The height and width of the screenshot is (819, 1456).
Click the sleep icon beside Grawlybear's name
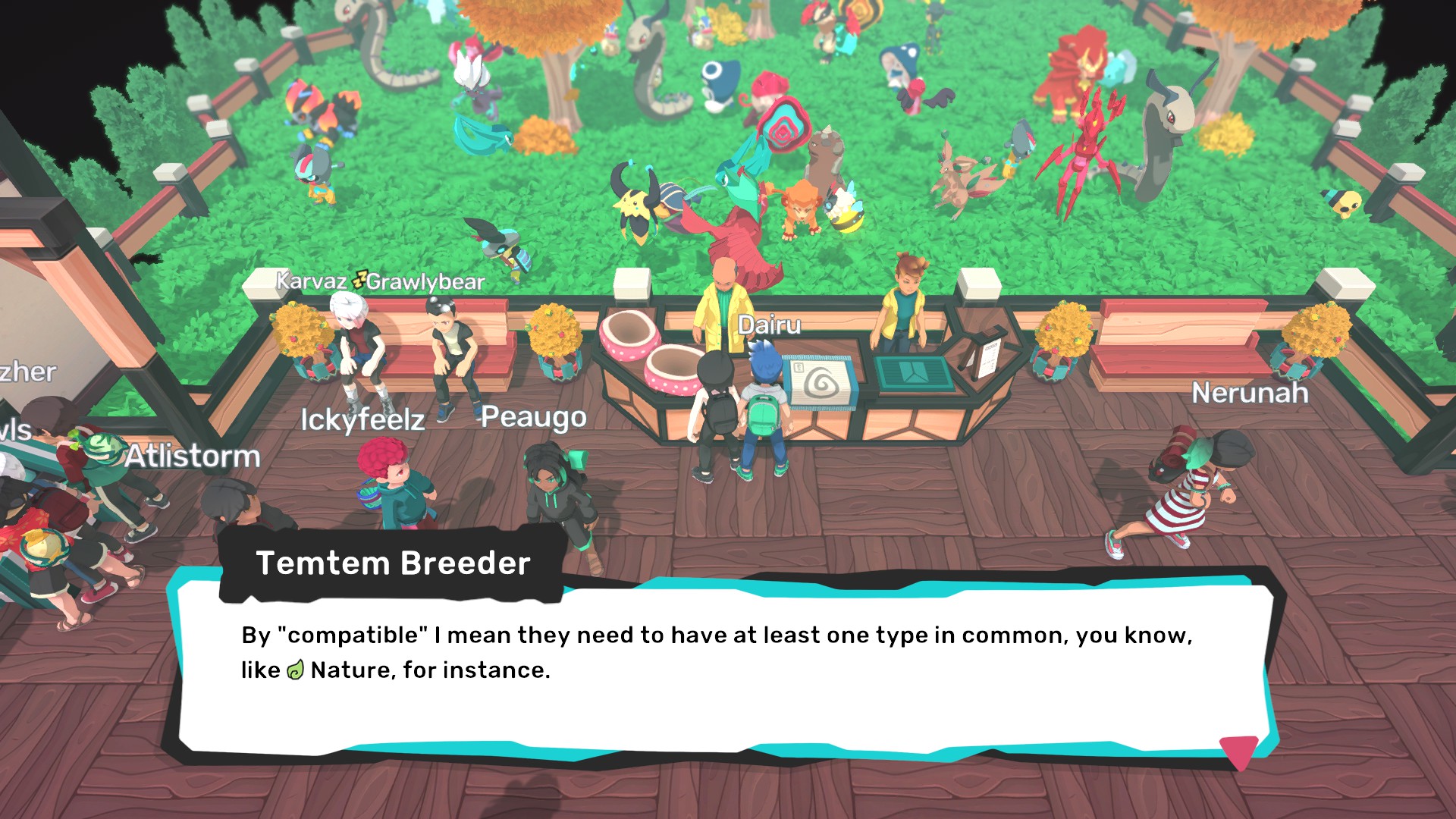pyautogui.click(x=358, y=280)
